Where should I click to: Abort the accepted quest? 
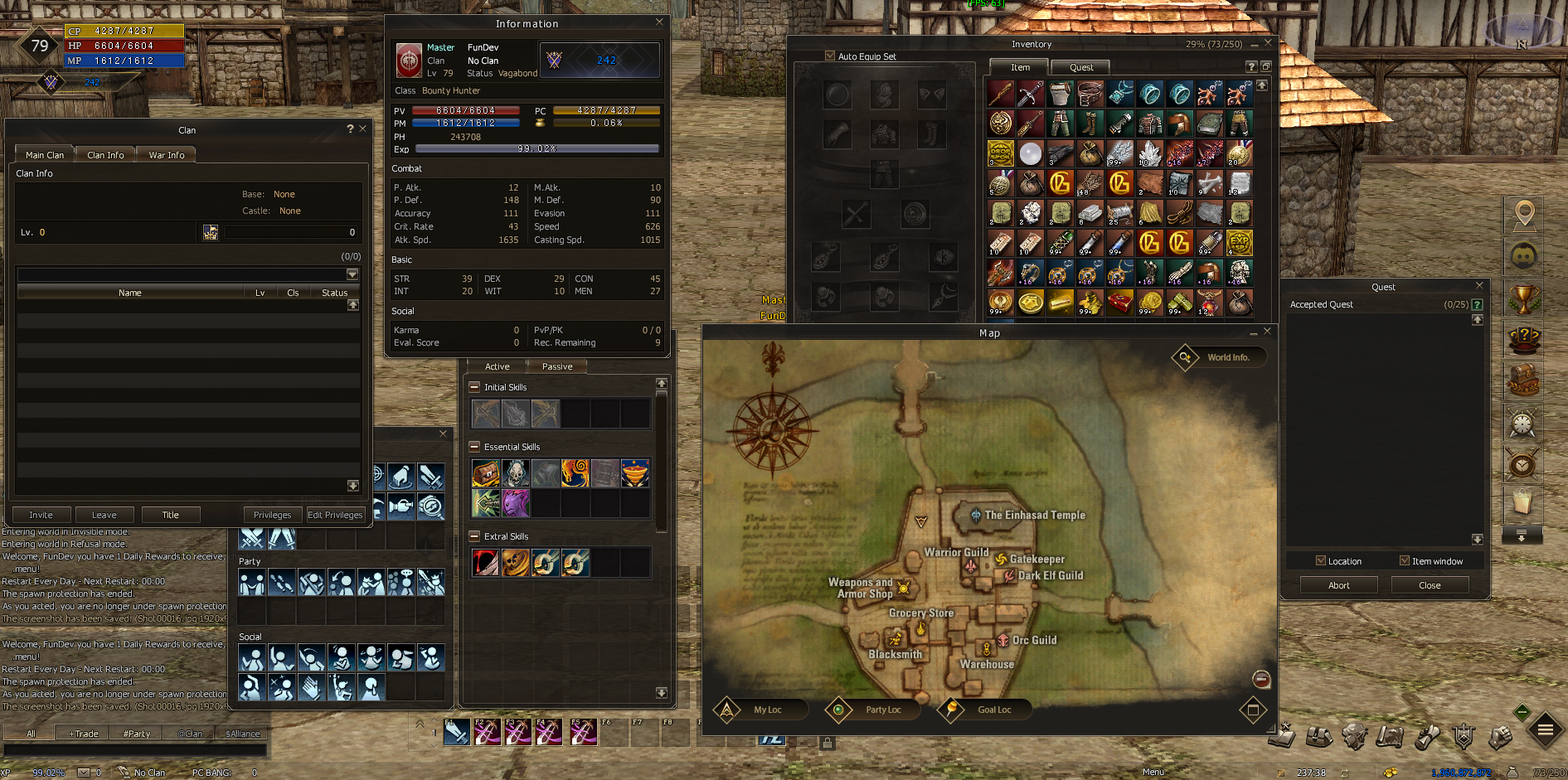click(x=1338, y=585)
